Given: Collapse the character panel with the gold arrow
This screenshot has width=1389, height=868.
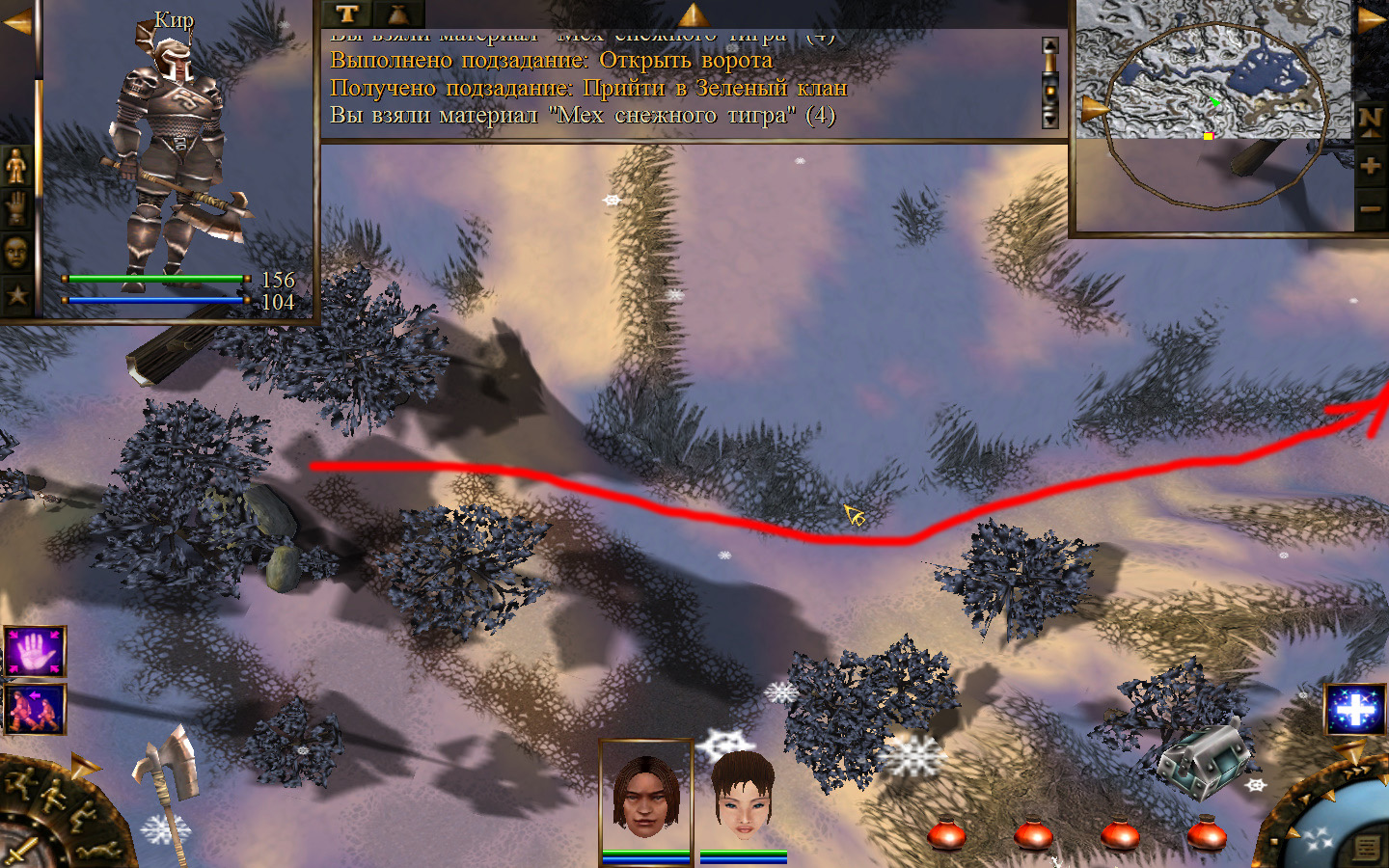Looking at the screenshot, I should coord(16,22).
